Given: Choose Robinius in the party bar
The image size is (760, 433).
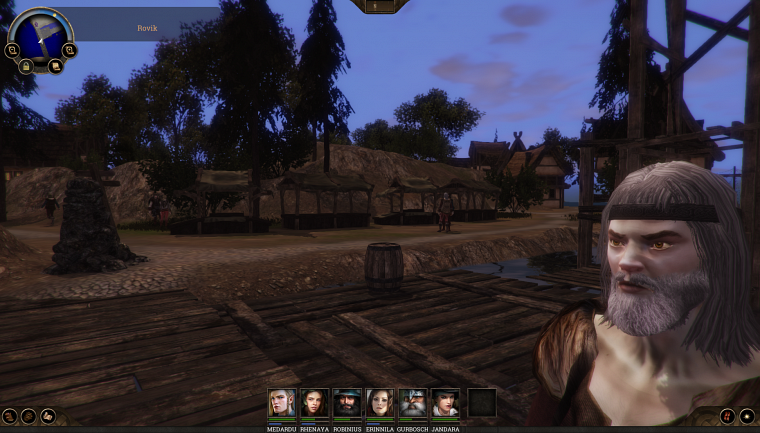Looking at the screenshot, I should tap(347, 403).
